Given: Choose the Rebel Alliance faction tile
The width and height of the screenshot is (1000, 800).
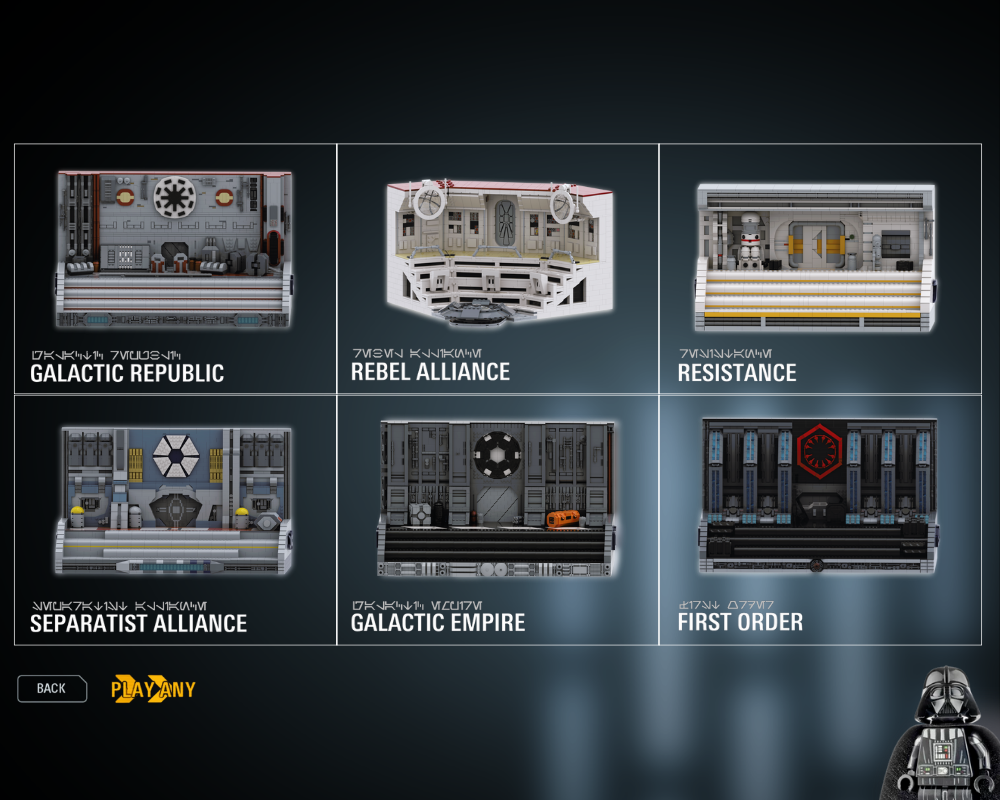Looking at the screenshot, I should 497,268.
